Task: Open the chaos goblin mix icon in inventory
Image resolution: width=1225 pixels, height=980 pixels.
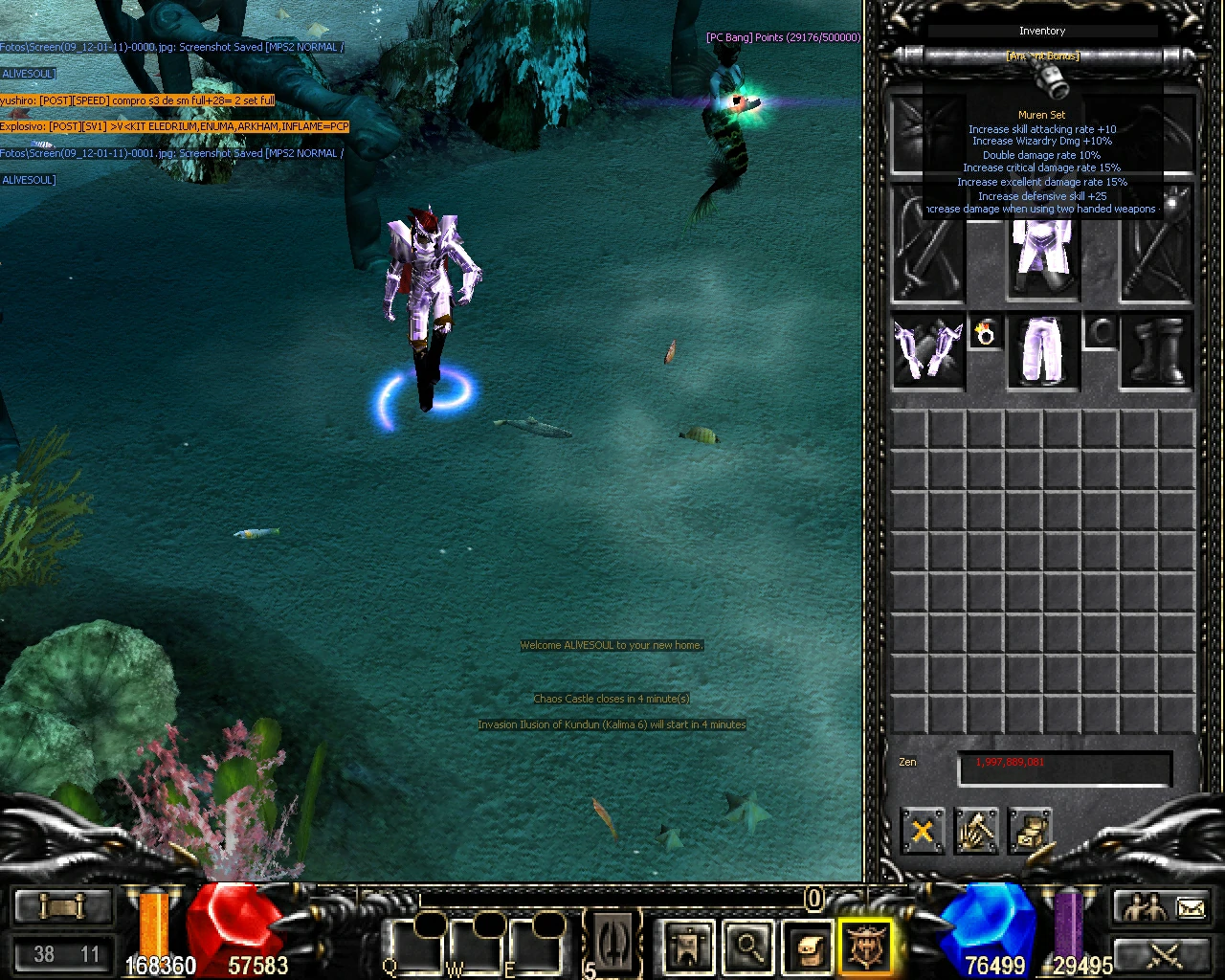Action: pos(1031,832)
